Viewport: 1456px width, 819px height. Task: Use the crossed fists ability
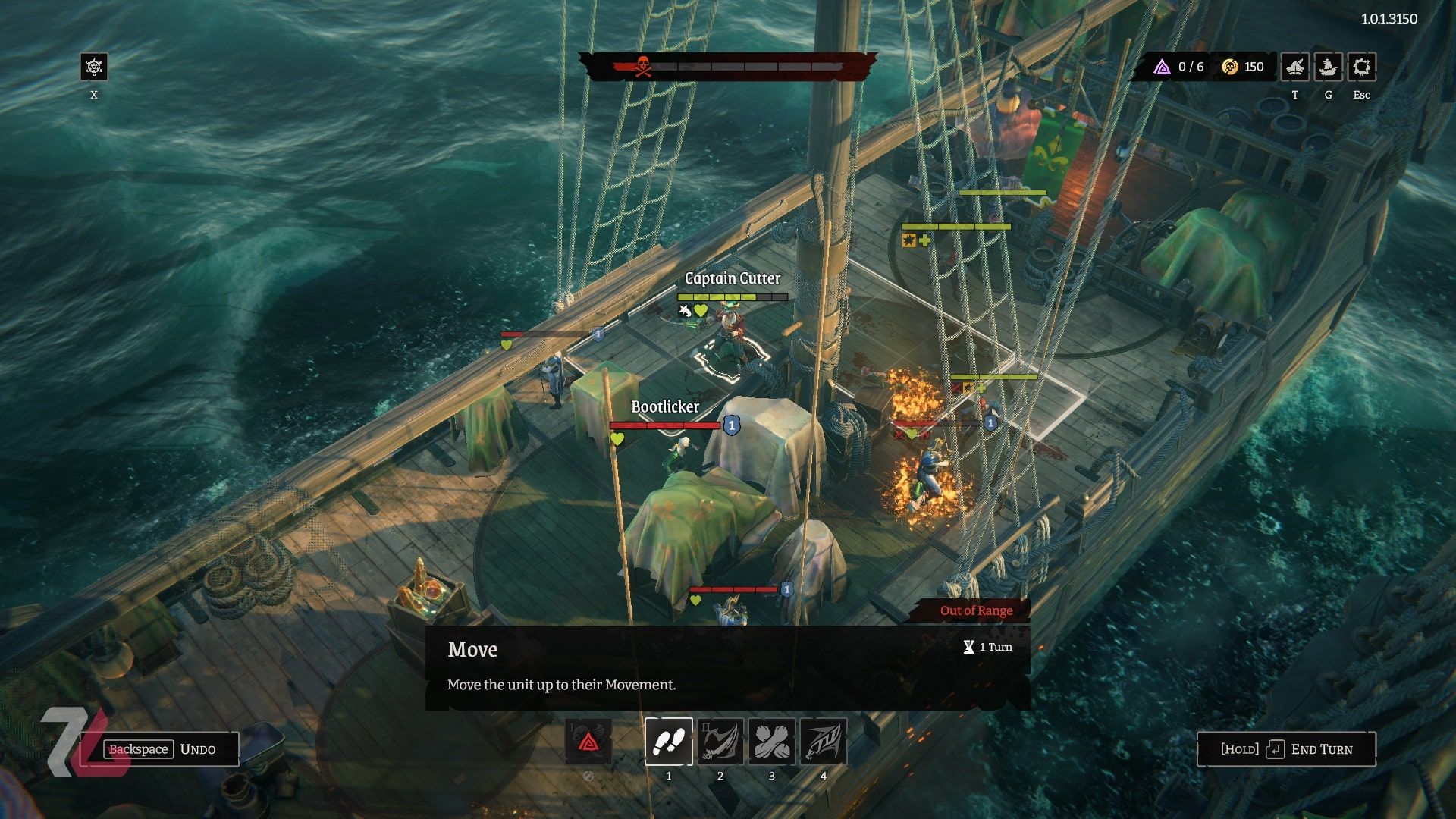pos(771,741)
